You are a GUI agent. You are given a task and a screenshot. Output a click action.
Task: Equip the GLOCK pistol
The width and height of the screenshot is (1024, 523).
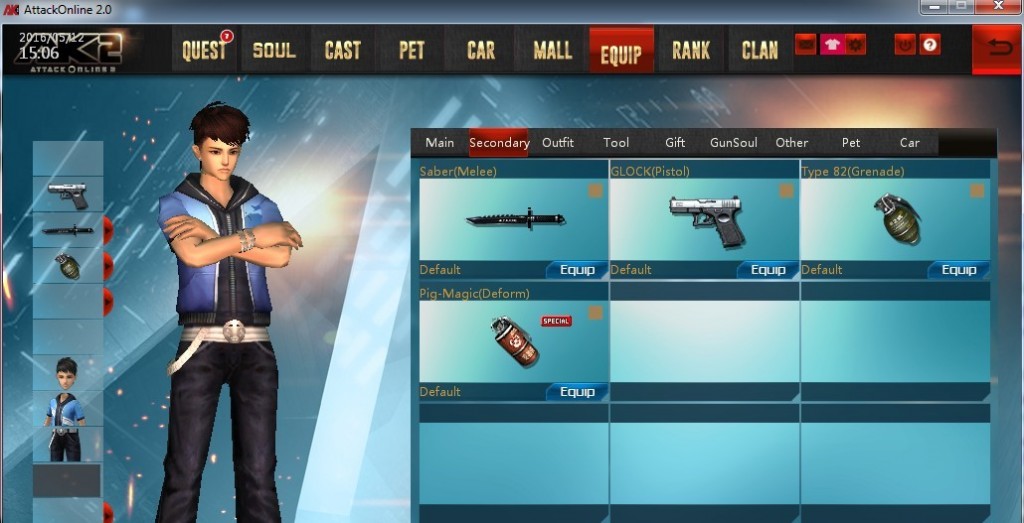(768, 270)
